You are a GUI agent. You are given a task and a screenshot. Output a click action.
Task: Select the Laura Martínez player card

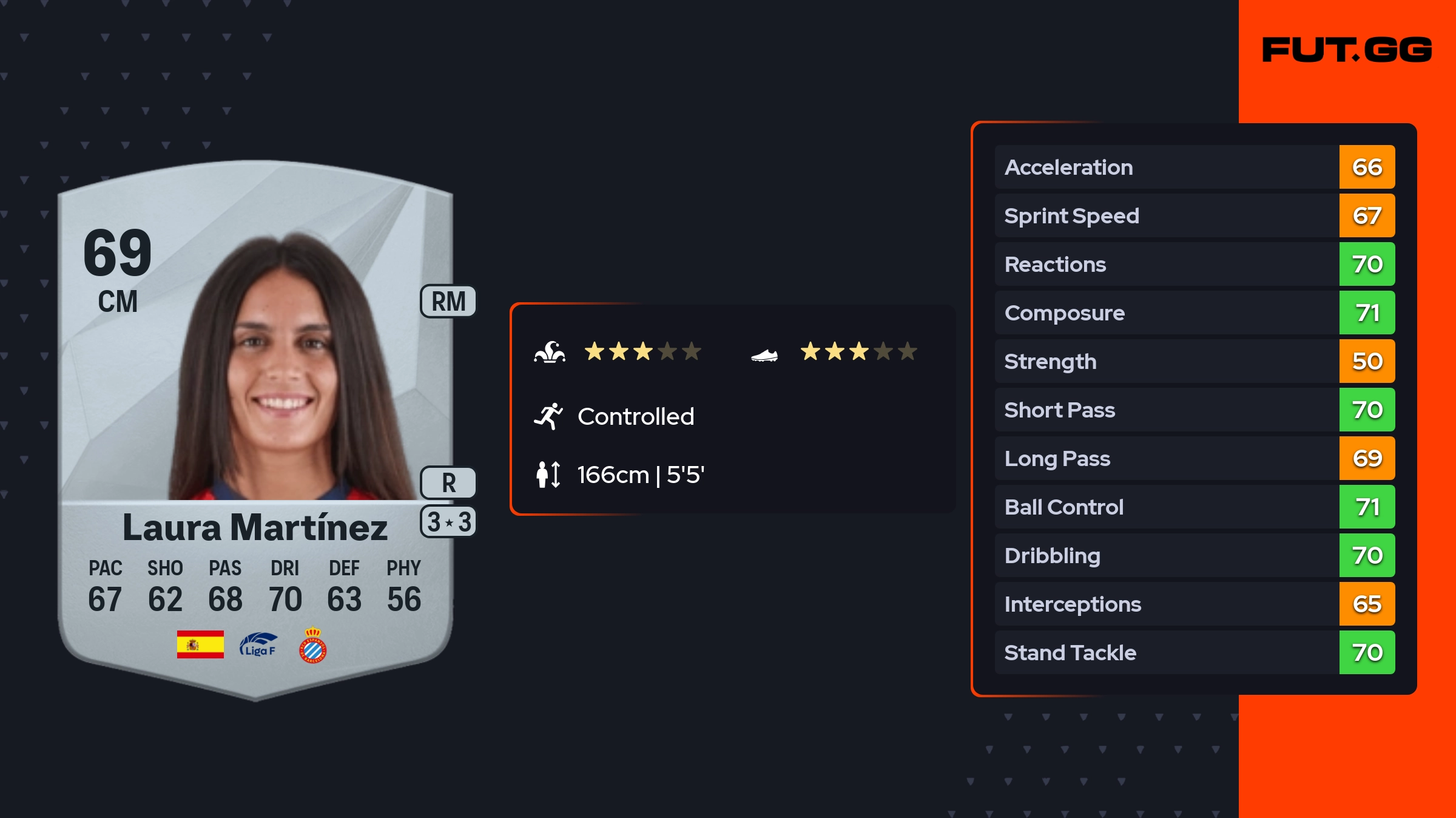[255, 425]
